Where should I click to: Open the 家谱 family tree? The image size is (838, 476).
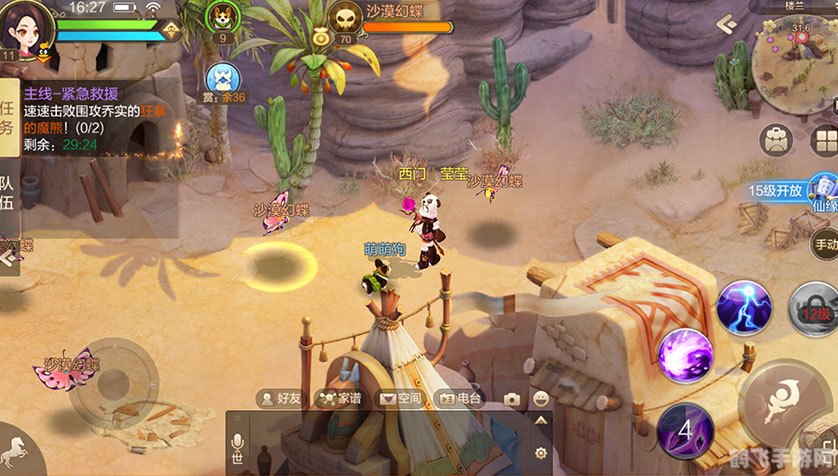coord(340,398)
